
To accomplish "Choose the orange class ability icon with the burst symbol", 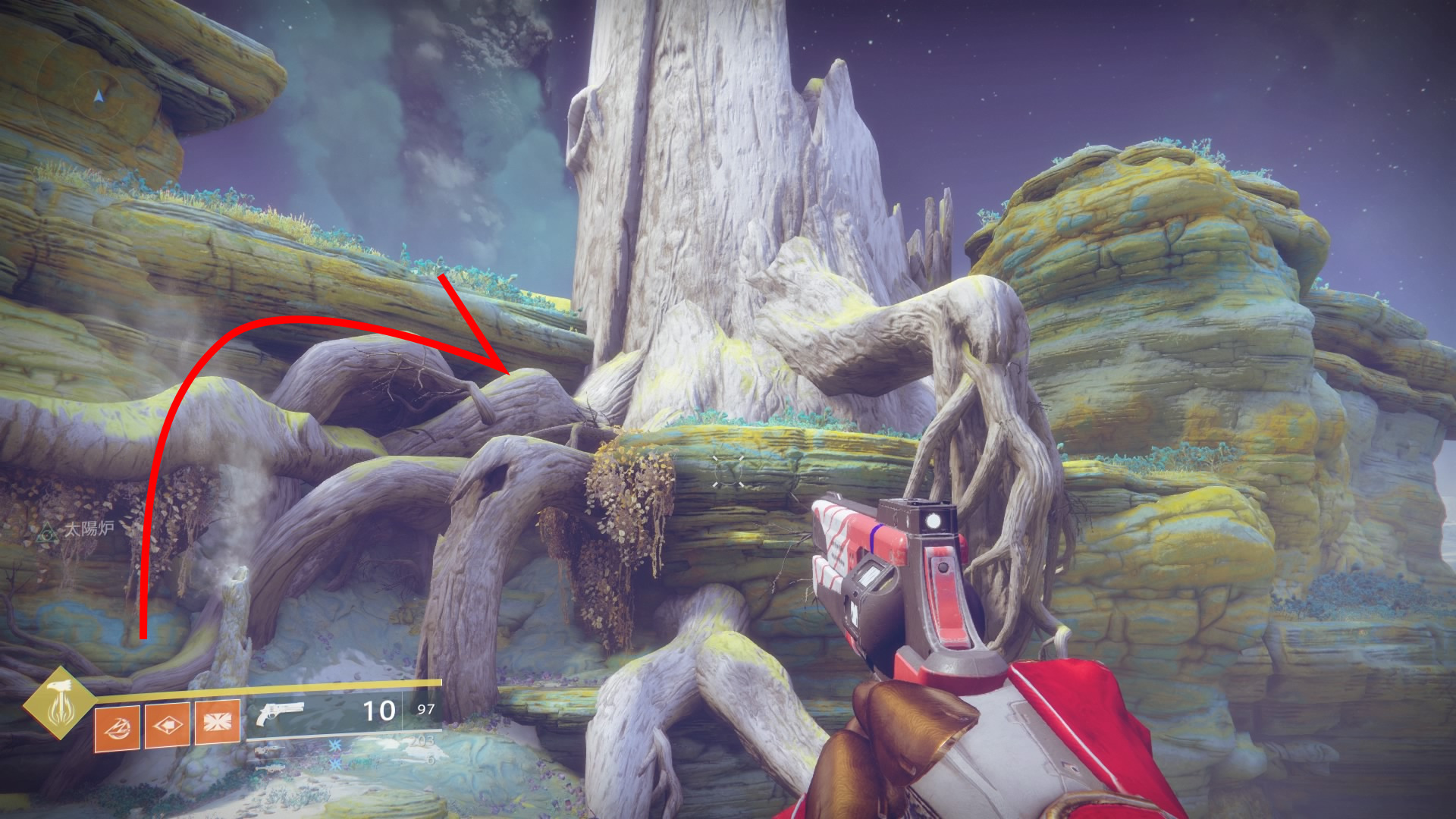I will 218,720.
